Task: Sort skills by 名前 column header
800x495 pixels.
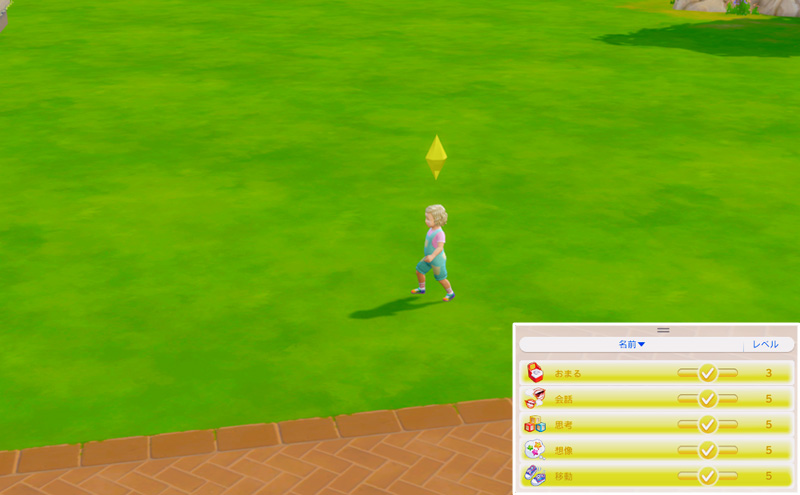Action: (631, 344)
